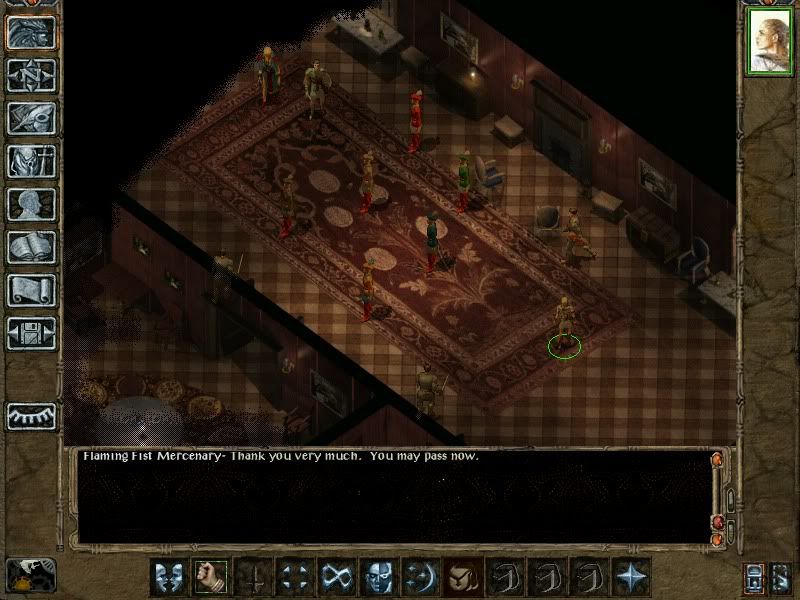Activate the Talk action with the twin masks icon

coord(168,577)
